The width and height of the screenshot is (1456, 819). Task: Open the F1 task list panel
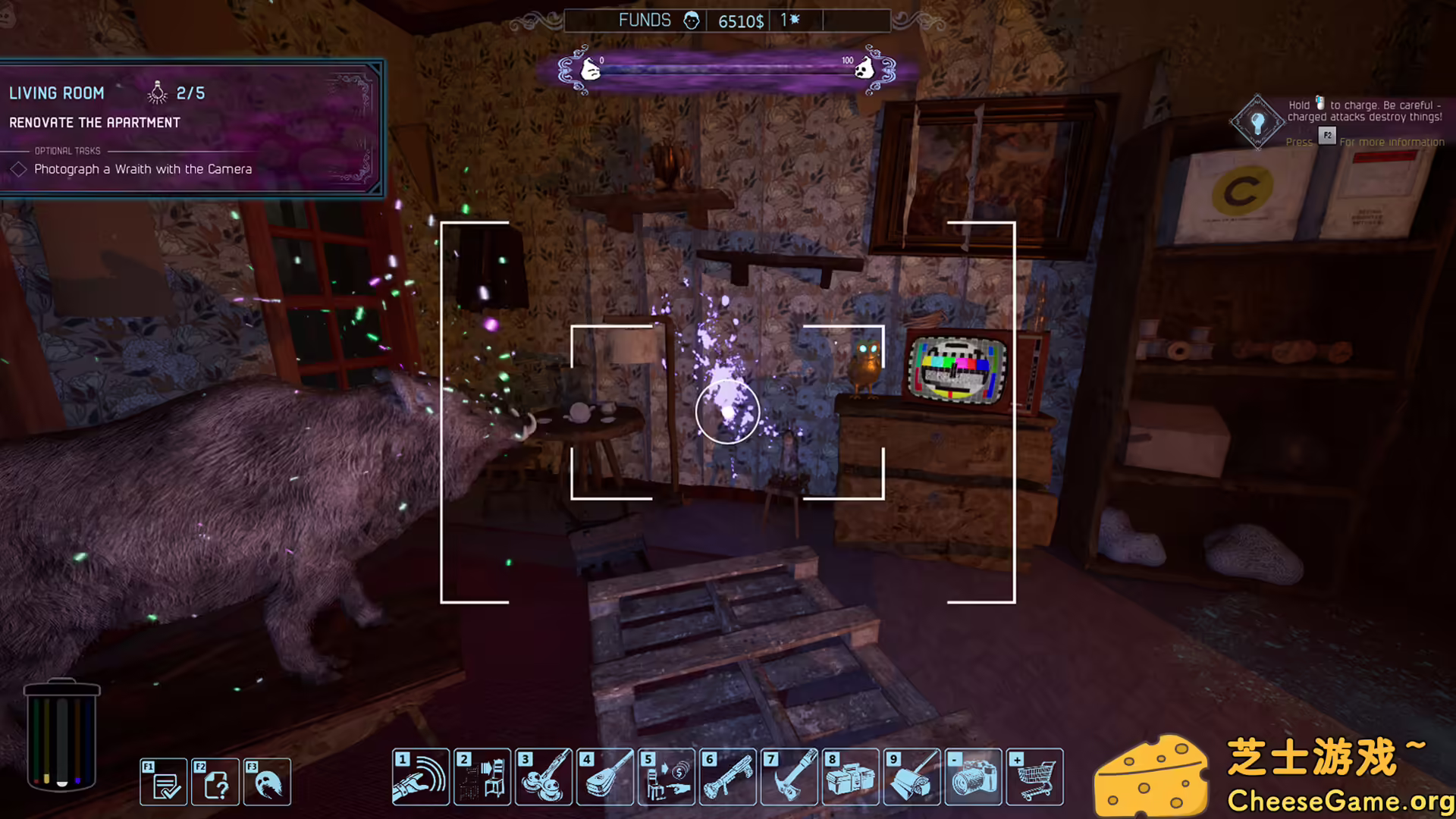[163, 782]
